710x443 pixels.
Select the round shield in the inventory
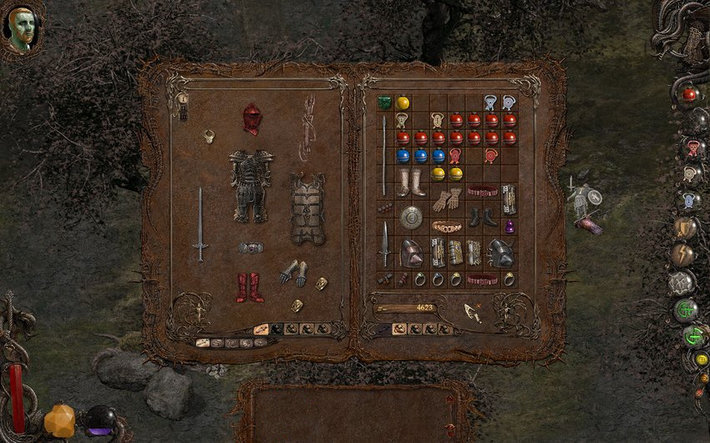(x=411, y=216)
